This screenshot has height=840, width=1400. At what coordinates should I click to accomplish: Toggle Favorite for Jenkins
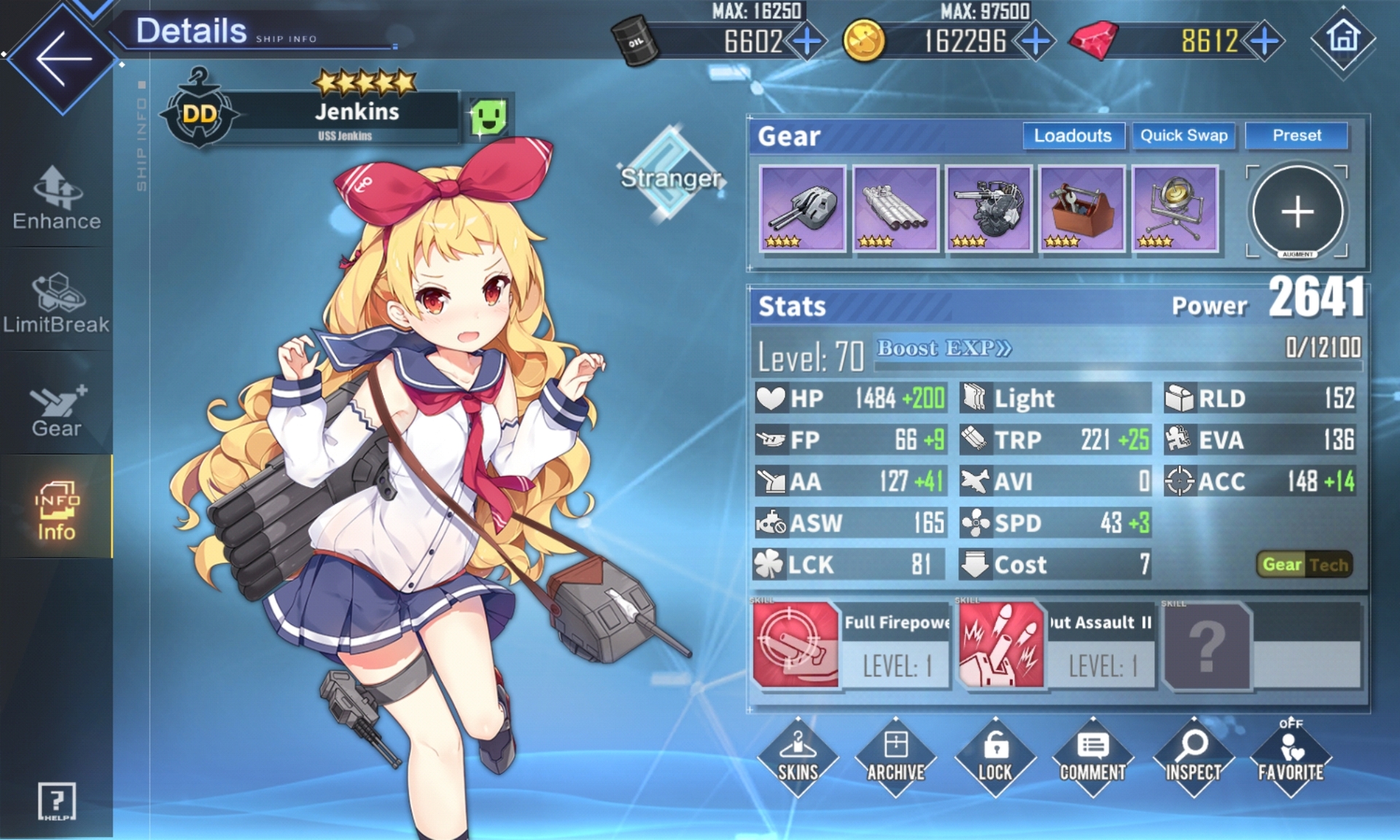click(x=1290, y=757)
